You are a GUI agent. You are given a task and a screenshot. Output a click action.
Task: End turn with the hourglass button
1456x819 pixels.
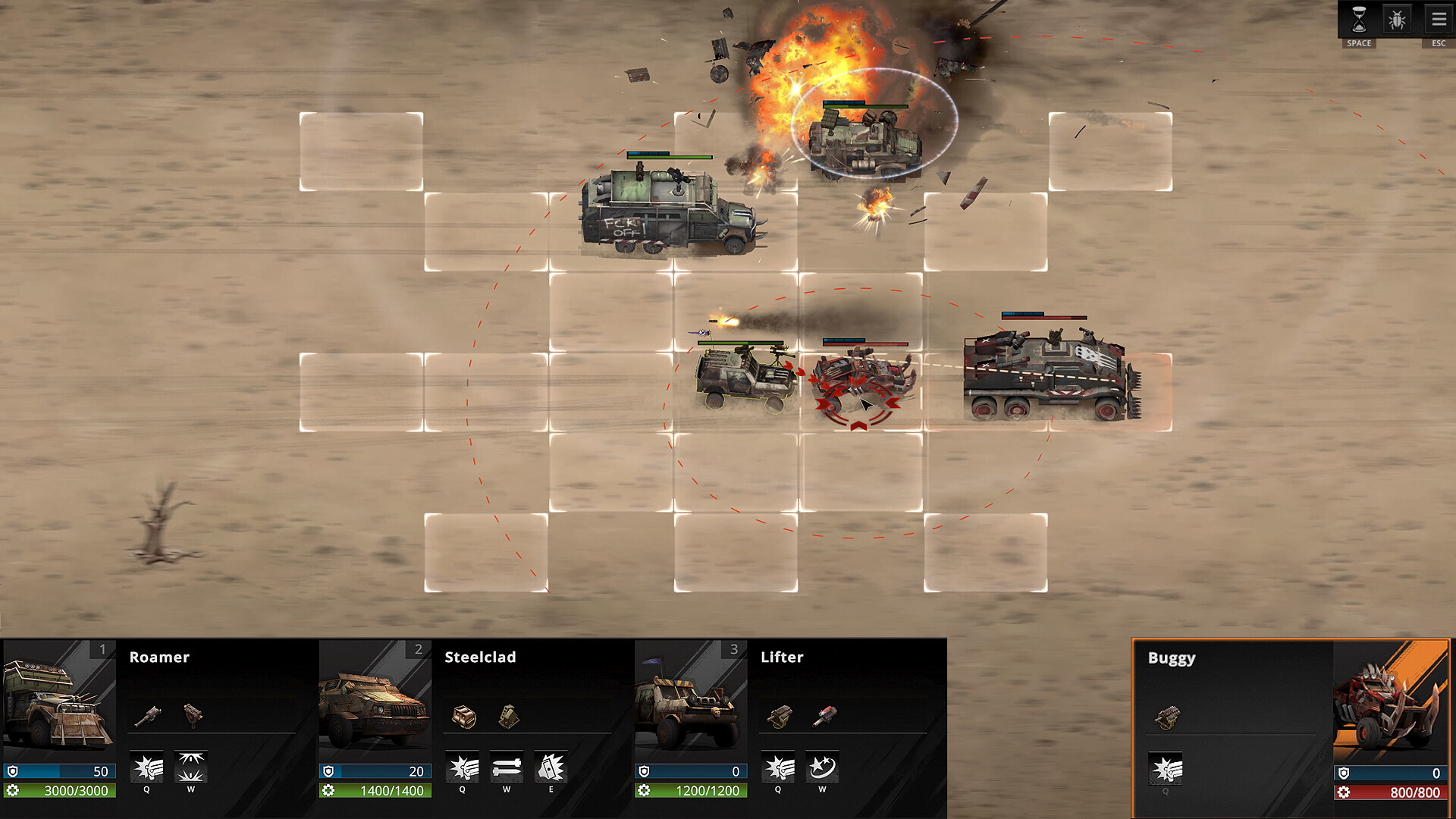1359,19
